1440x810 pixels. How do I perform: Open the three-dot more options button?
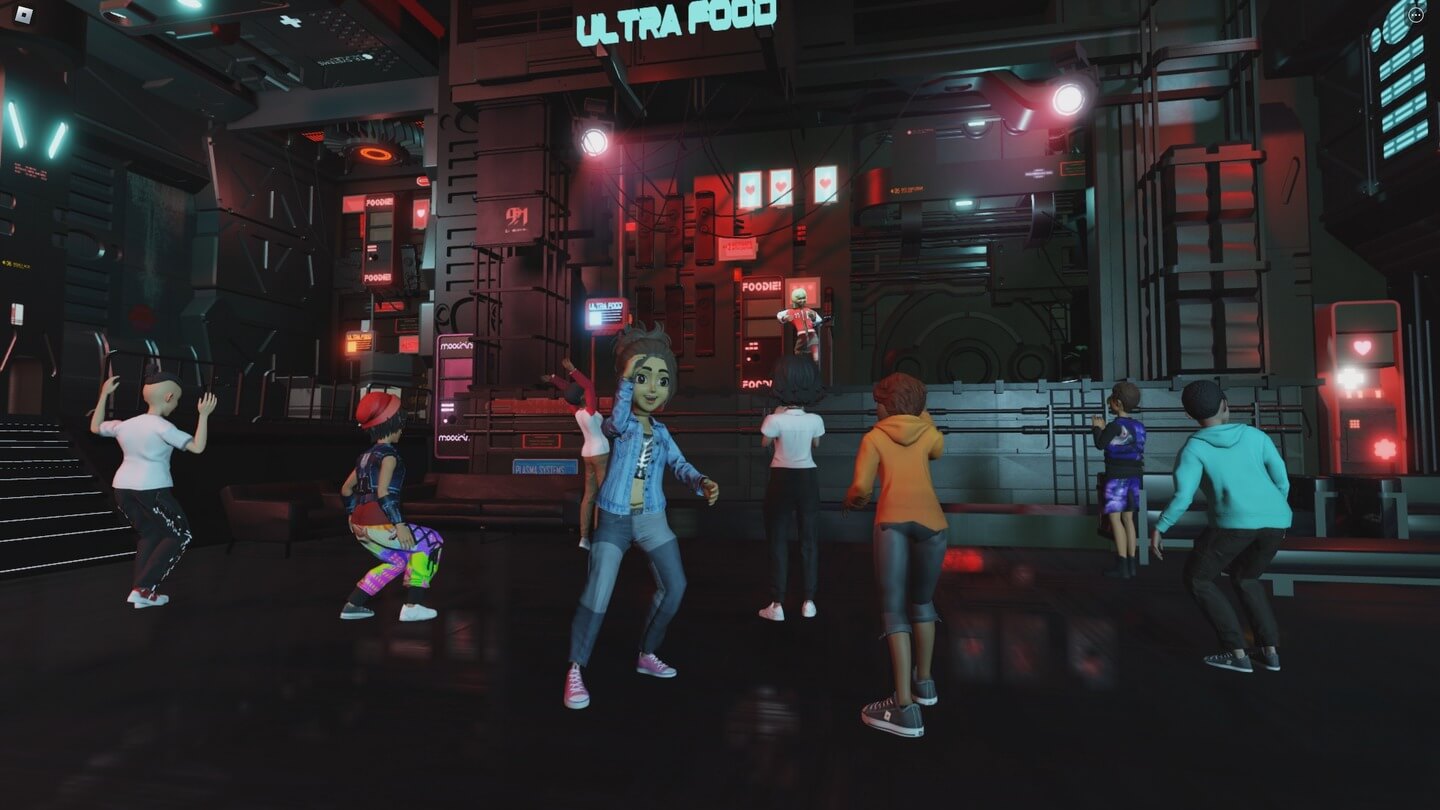[1415, 15]
